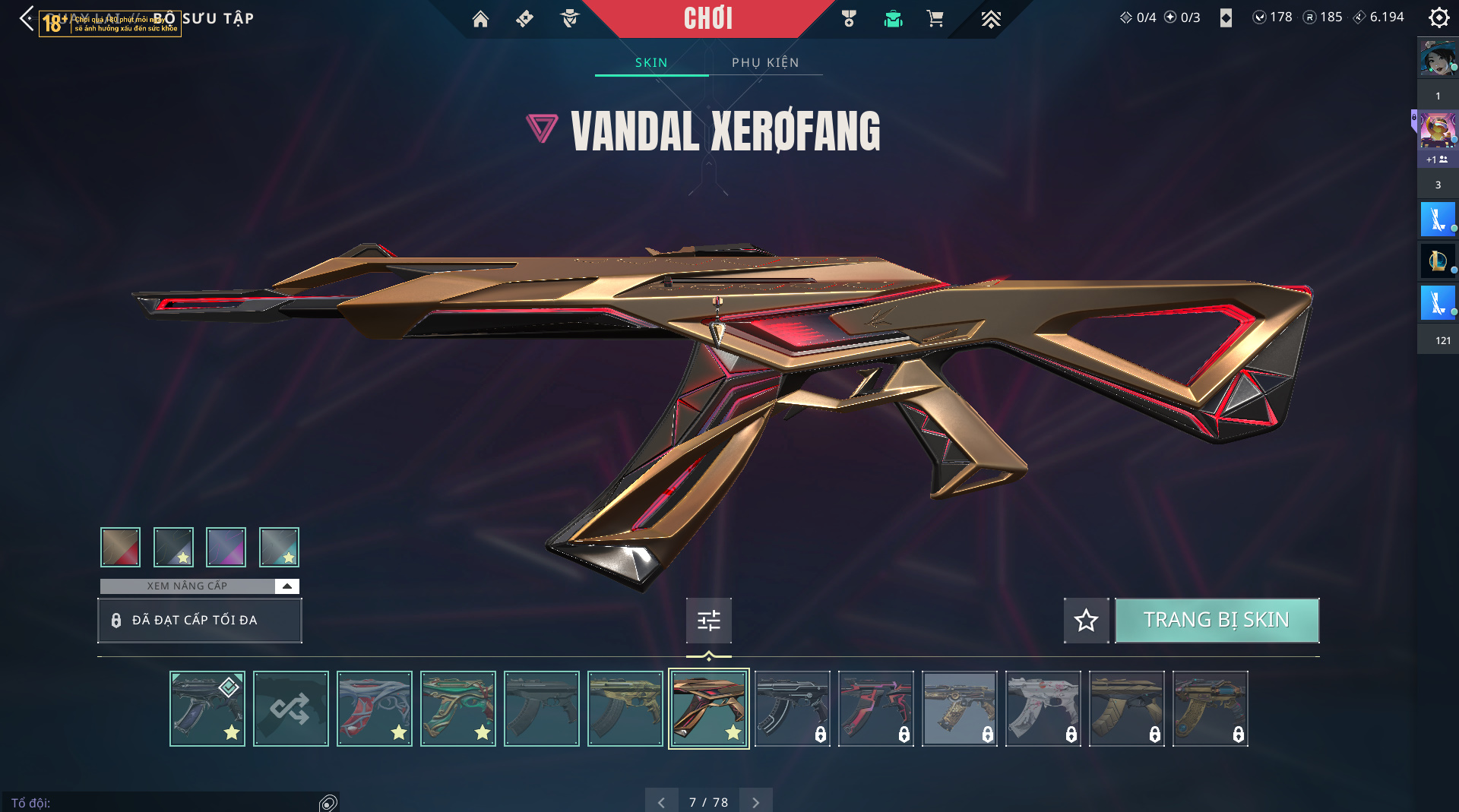The height and width of the screenshot is (812, 1459).
Task: Switch to the PHỤ KIỆN tab
Action: (765, 62)
